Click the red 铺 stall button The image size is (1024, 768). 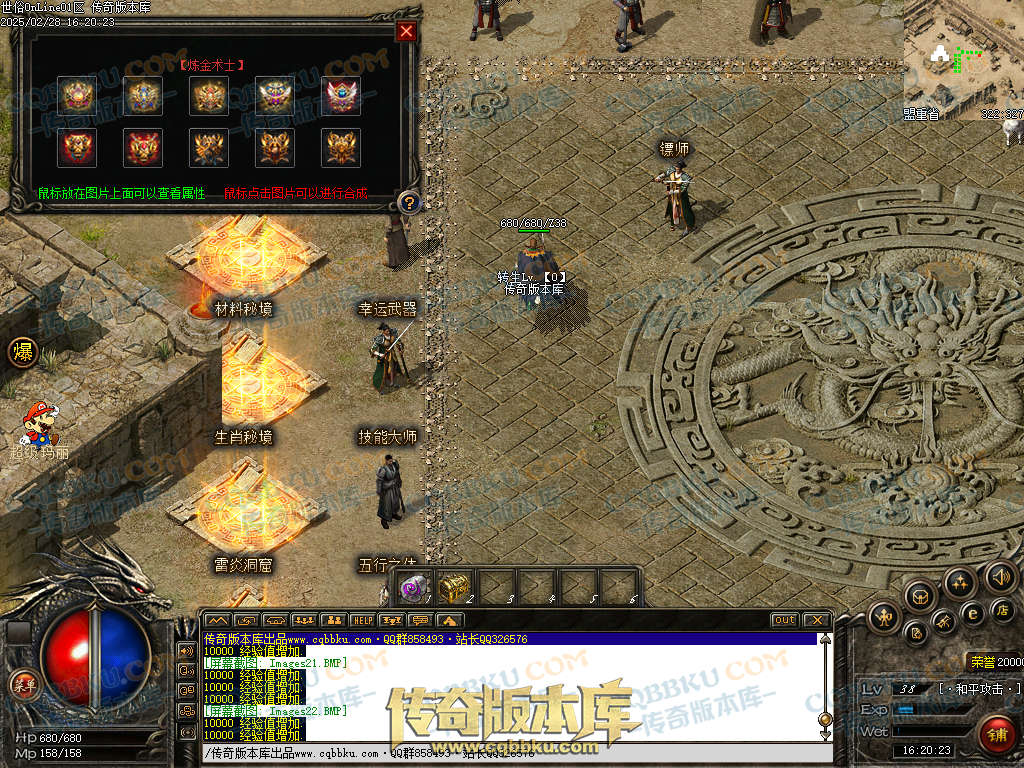coord(997,735)
